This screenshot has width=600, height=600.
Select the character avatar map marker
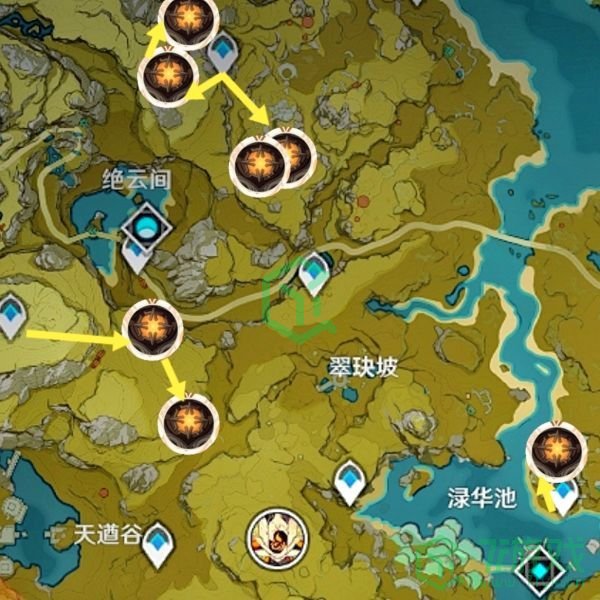click(270, 537)
